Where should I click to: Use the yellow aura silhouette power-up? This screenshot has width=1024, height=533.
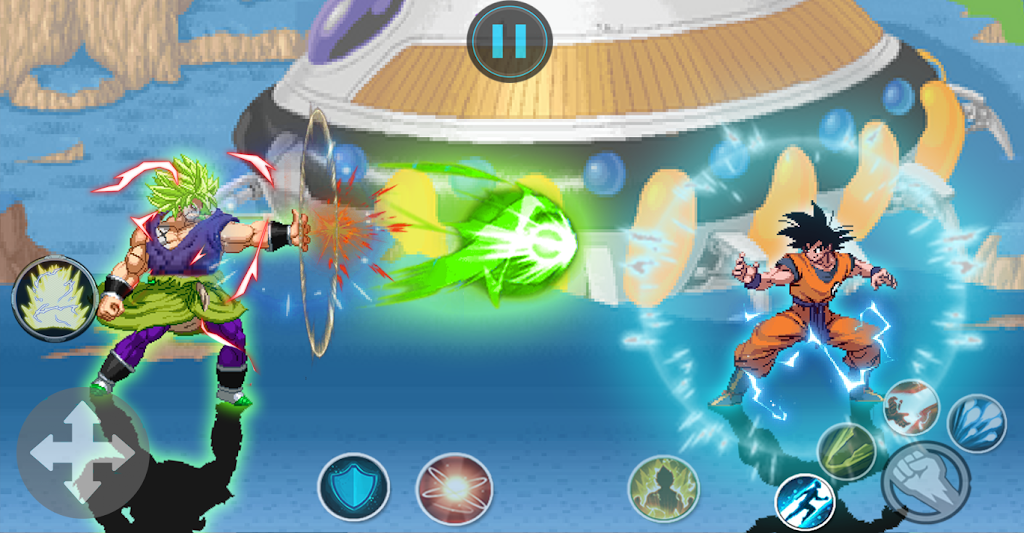tap(662, 488)
